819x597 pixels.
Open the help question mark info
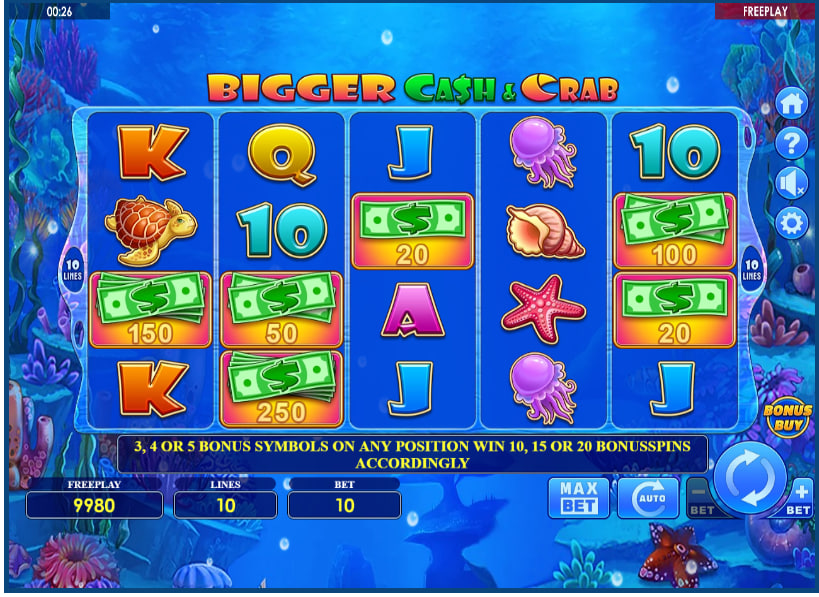[x=792, y=142]
